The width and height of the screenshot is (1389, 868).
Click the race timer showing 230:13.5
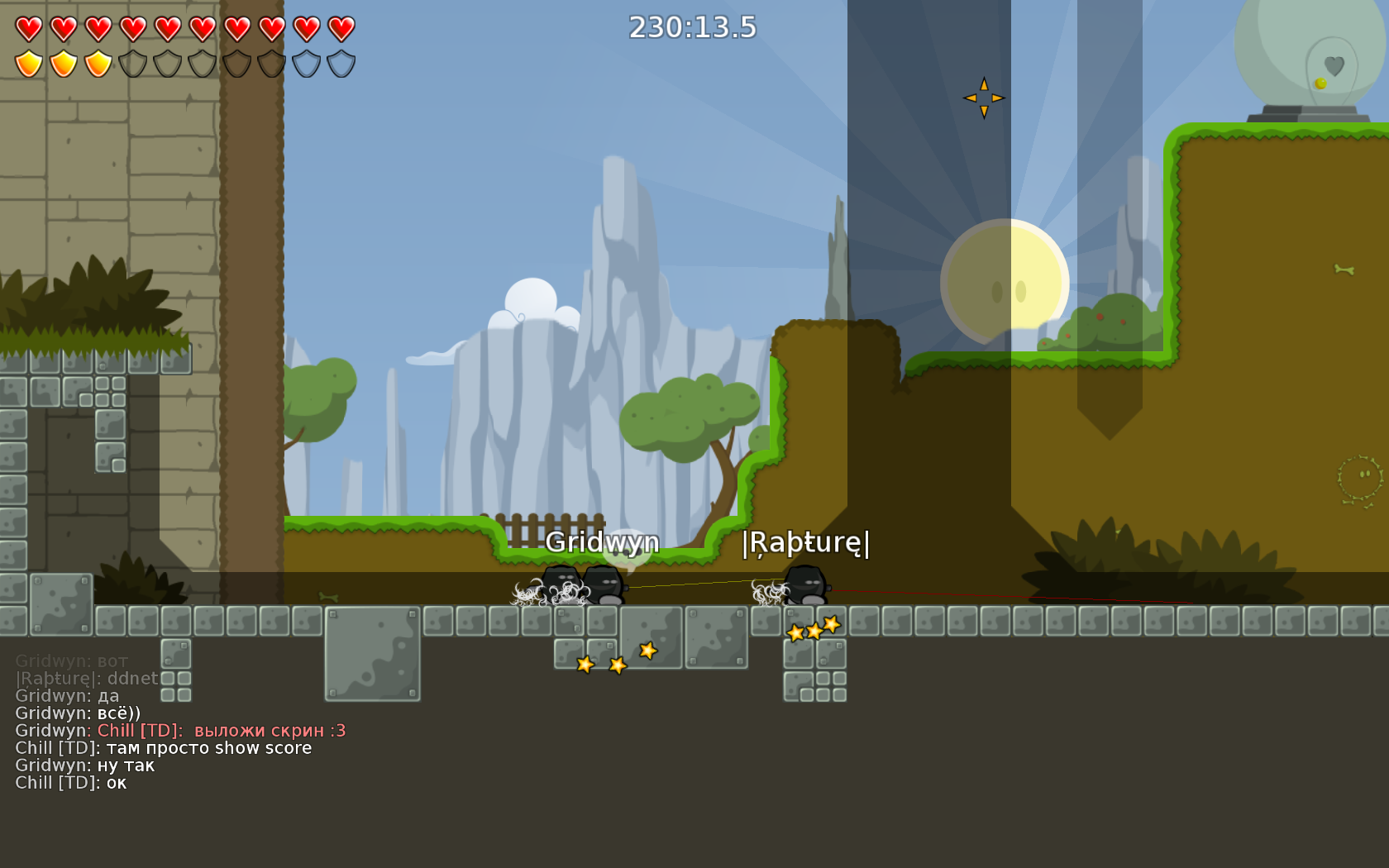pyautogui.click(x=693, y=26)
